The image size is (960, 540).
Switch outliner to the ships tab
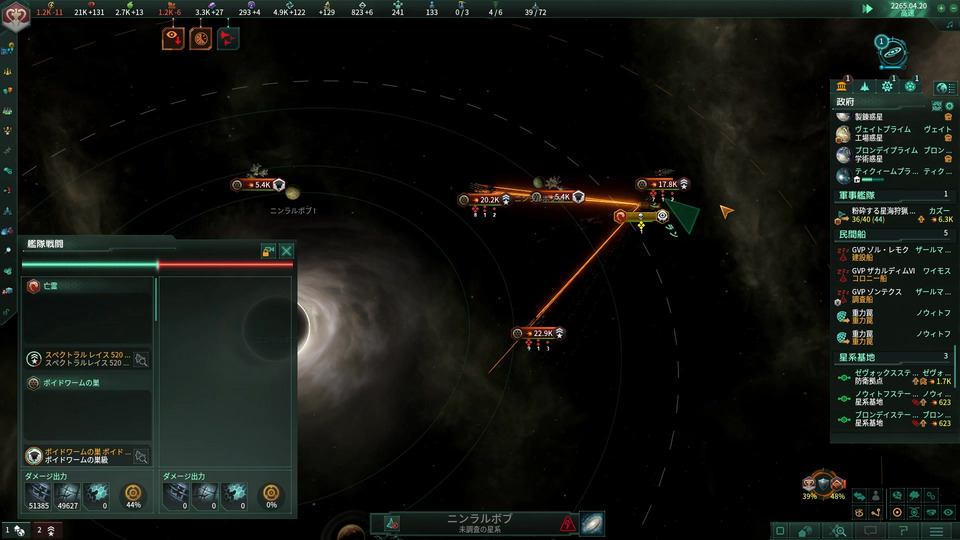coord(864,87)
